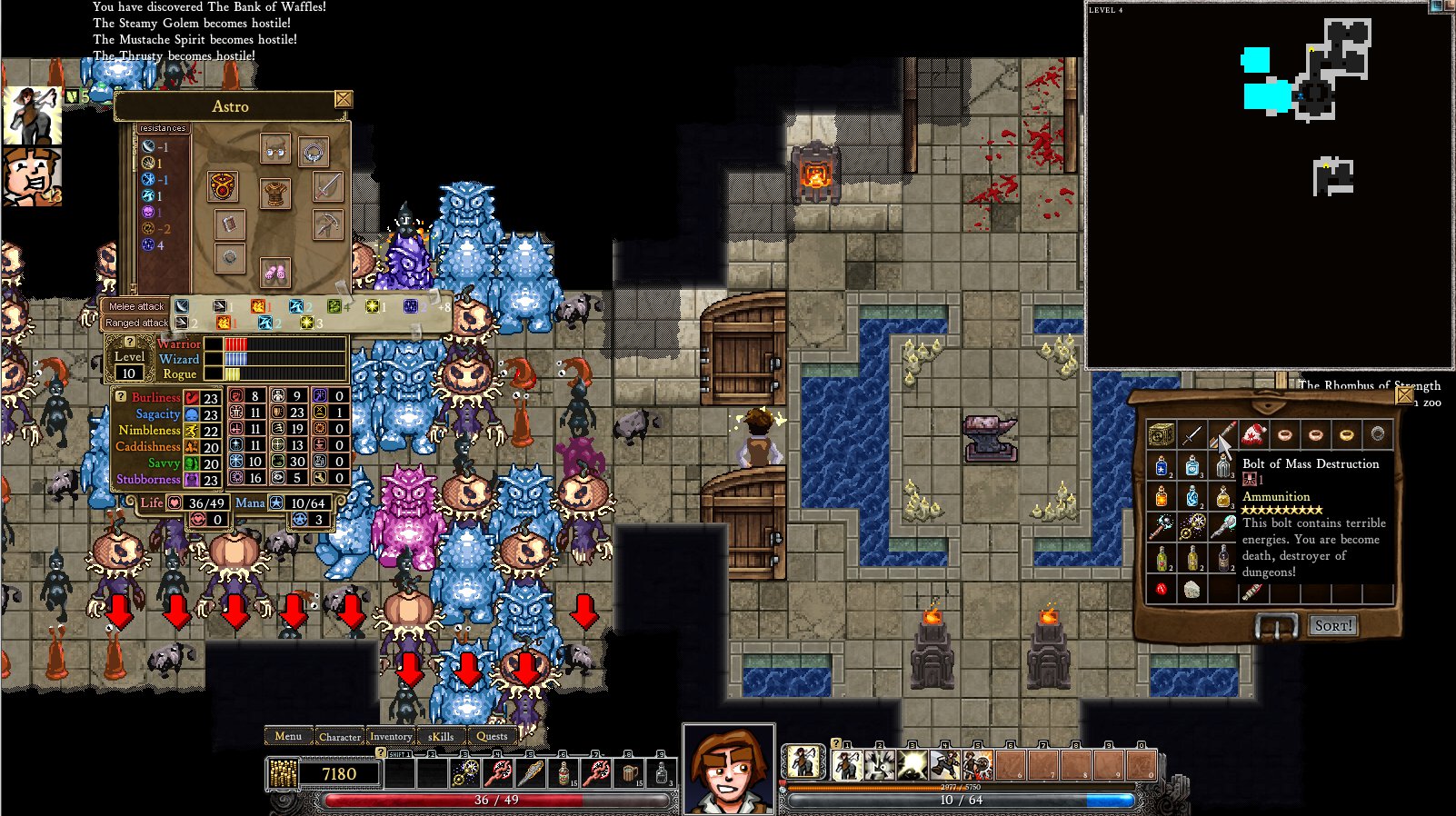Pick the gold ring in inventory
Screen dimensions: 1456x816
[x=1346, y=434]
